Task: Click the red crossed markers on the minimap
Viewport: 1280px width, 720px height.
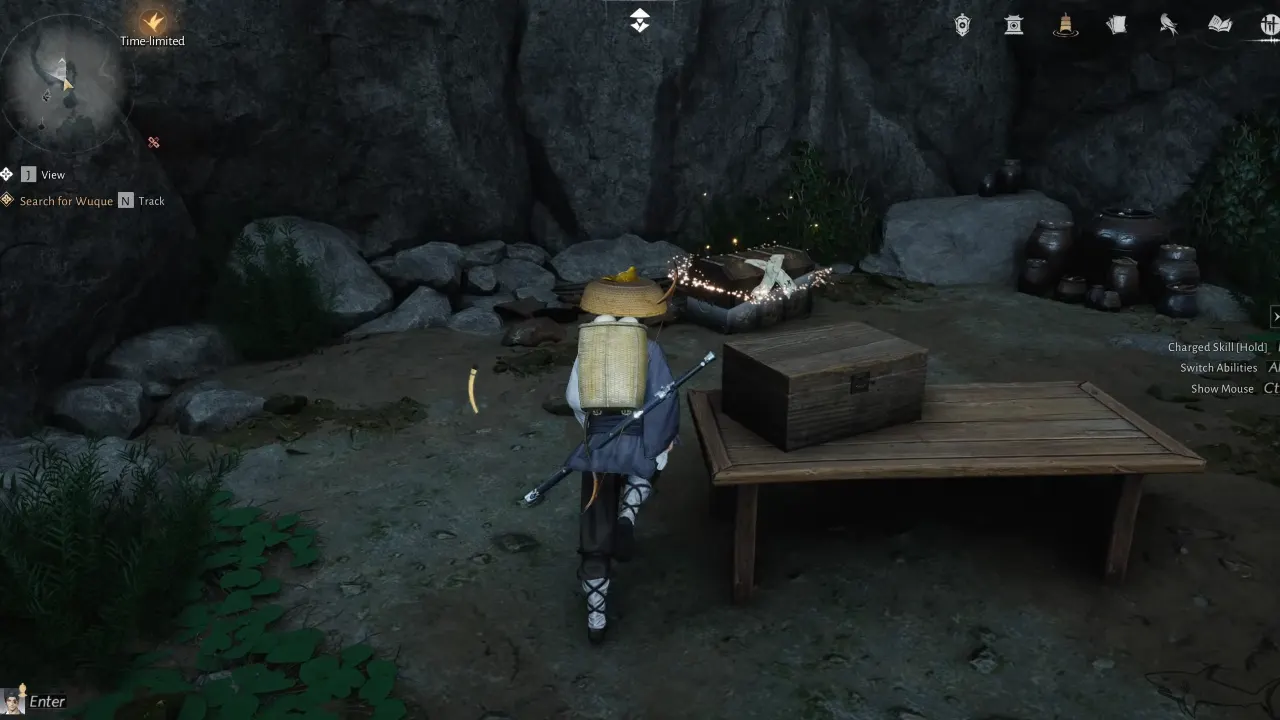Action: pos(153,142)
